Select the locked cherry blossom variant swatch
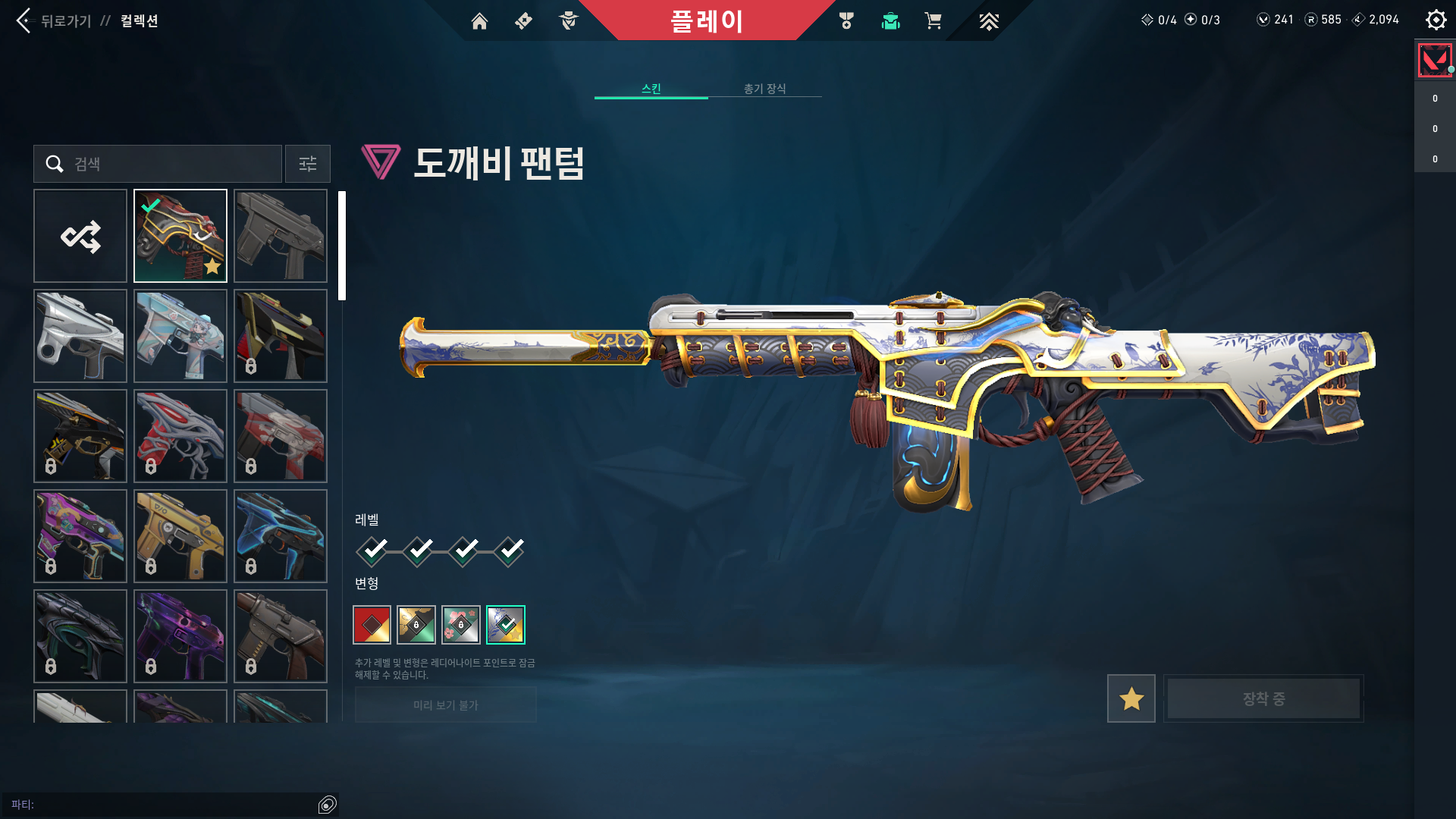This screenshot has width=1456, height=819. coord(461,625)
